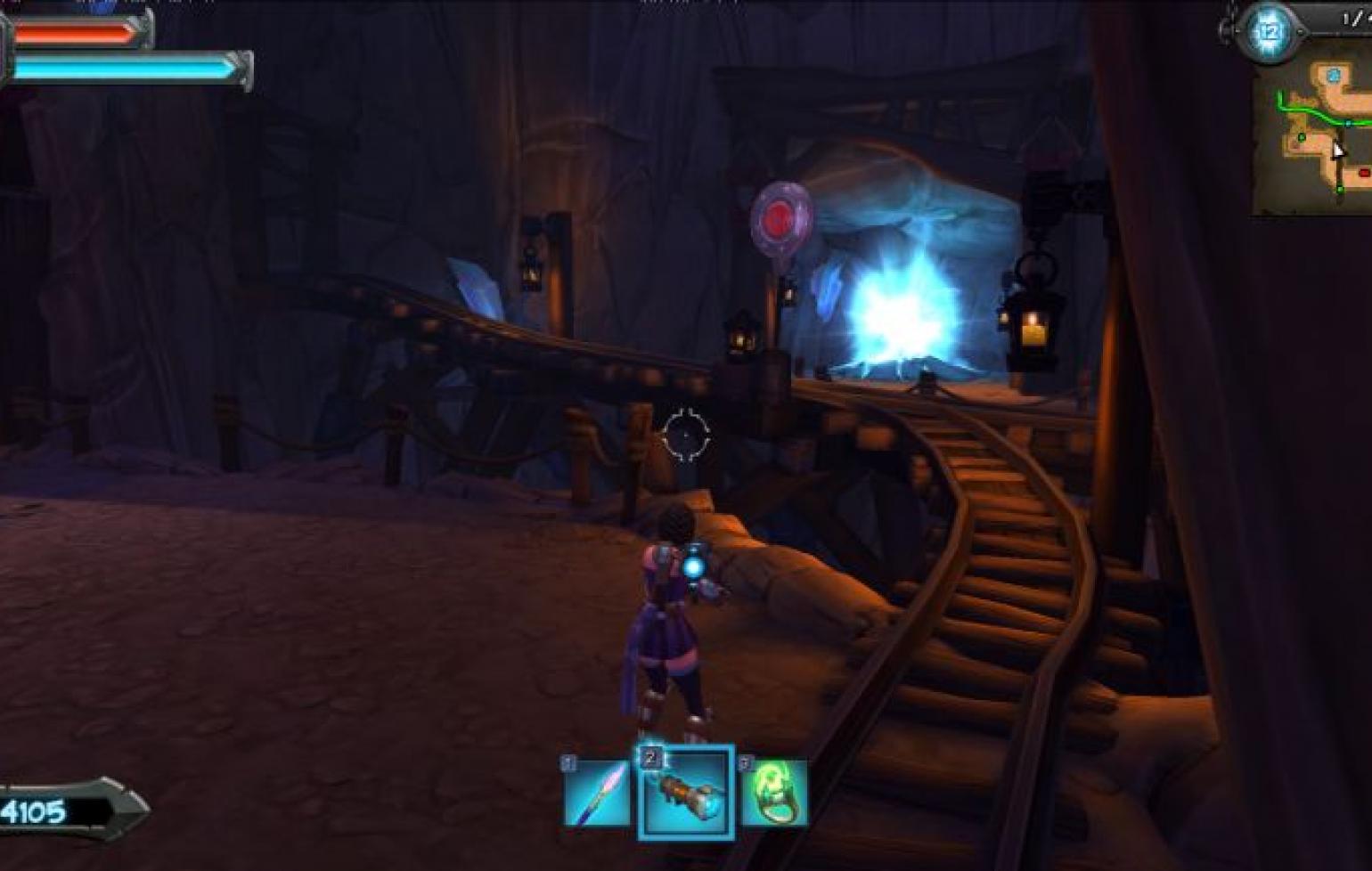Select the blunderbuss weapon in slot 2
Image resolution: width=1372 pixels, height=871 pixels.
tap(685, 793)
